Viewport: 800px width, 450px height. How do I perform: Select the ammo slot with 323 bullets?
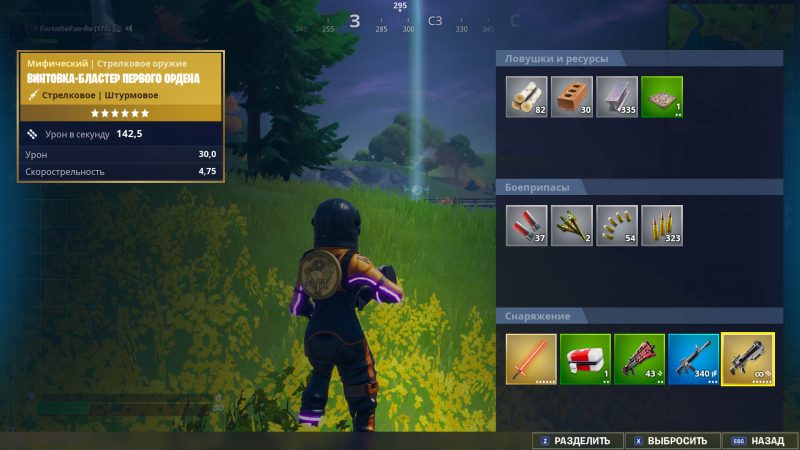click(661, 226)
